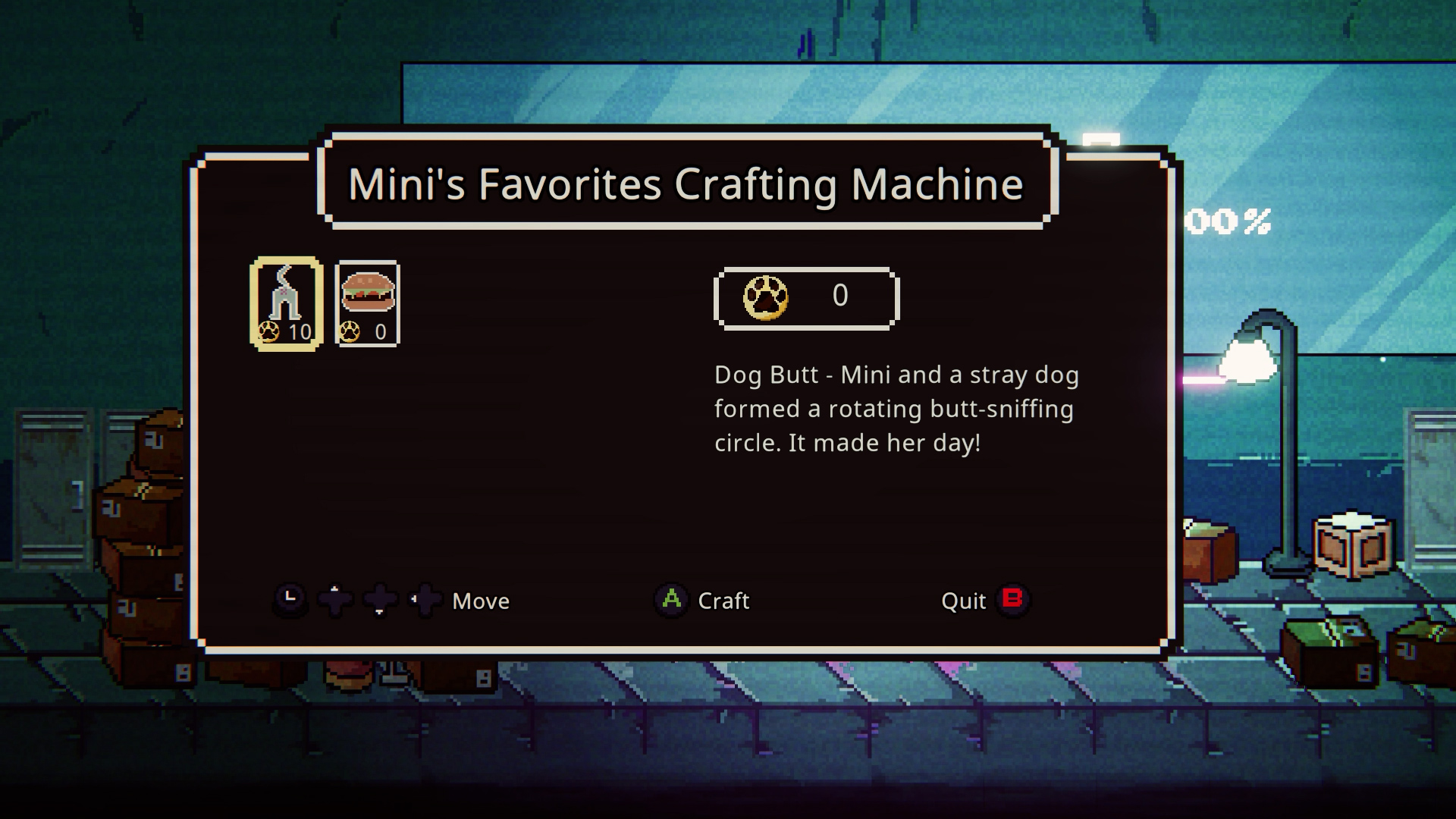Click the up D-pad arrow icon
1456x819 pixels.
point(334,600)
